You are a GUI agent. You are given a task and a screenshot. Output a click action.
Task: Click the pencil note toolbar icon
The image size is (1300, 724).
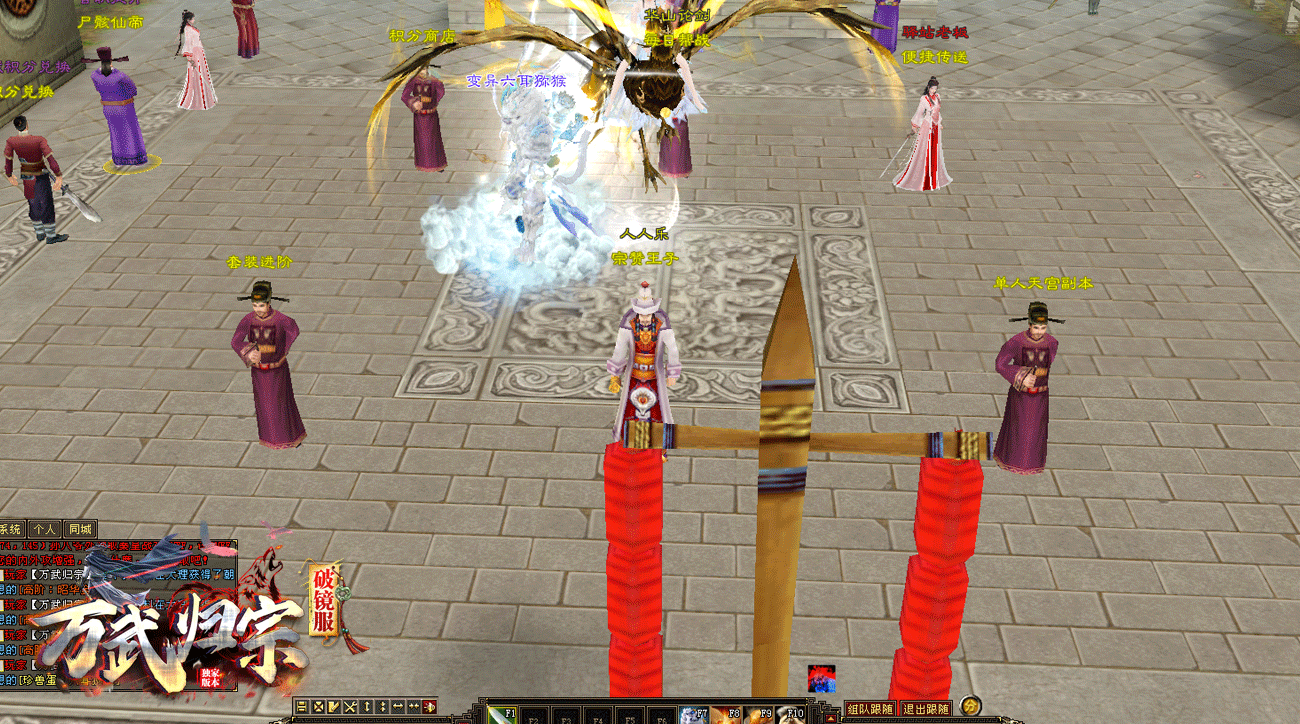coord(334,707)
